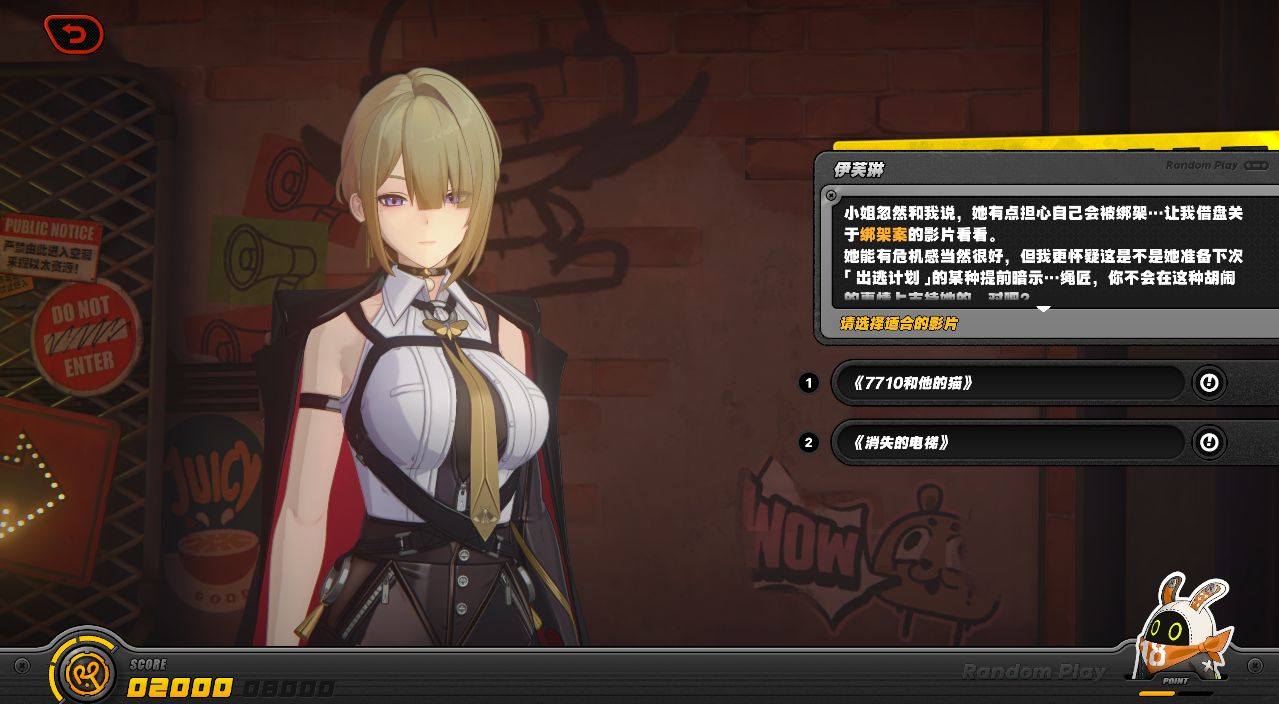Select the film 《消失的电梯》

point(1008,443)
